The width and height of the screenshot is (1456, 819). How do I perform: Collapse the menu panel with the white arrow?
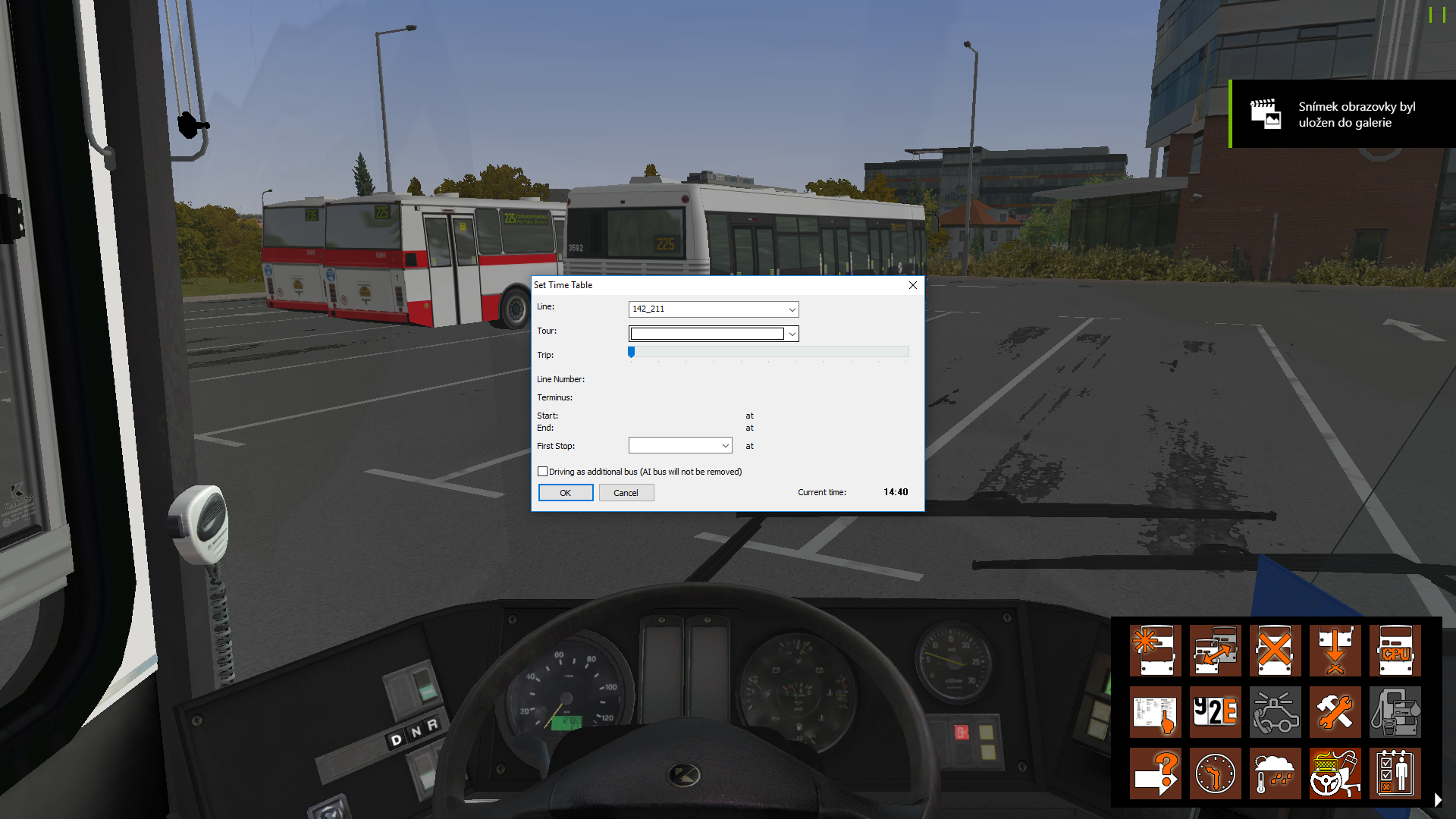coord(1438,799)
